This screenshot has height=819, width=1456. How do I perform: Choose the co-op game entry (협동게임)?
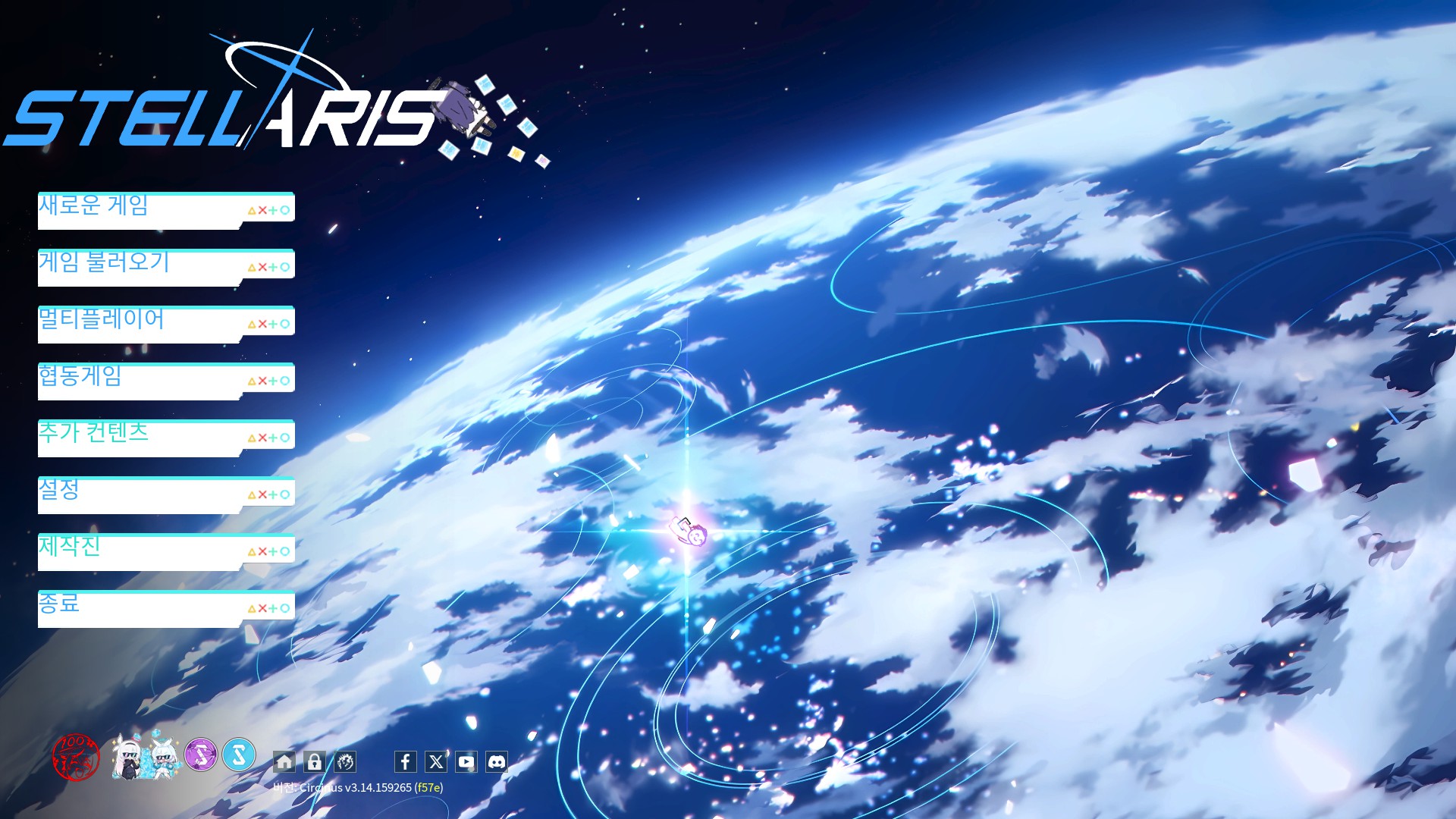pyautogui.click(x=165, y=381)
